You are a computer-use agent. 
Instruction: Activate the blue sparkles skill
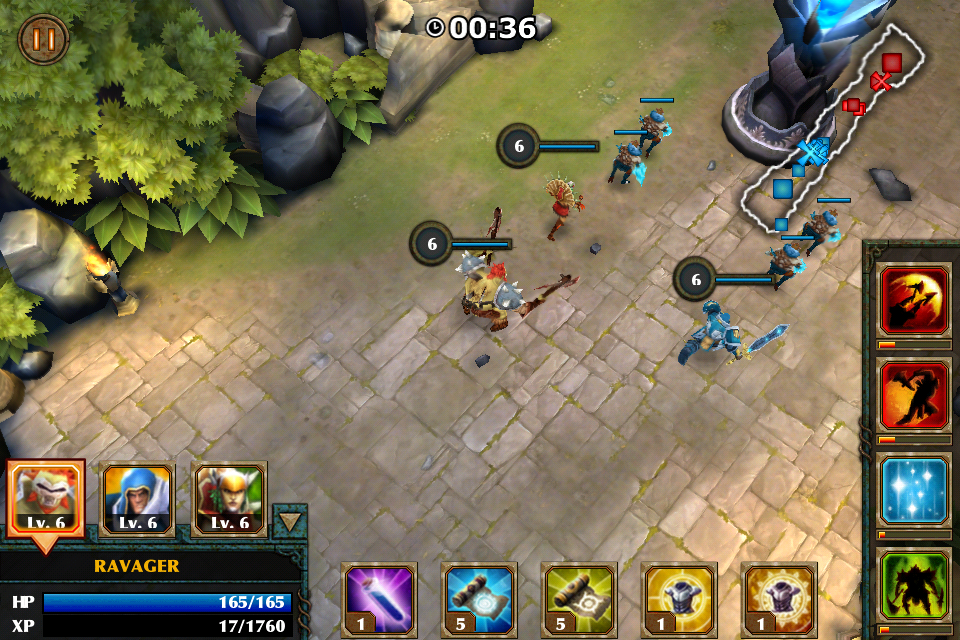coord(914,490)
